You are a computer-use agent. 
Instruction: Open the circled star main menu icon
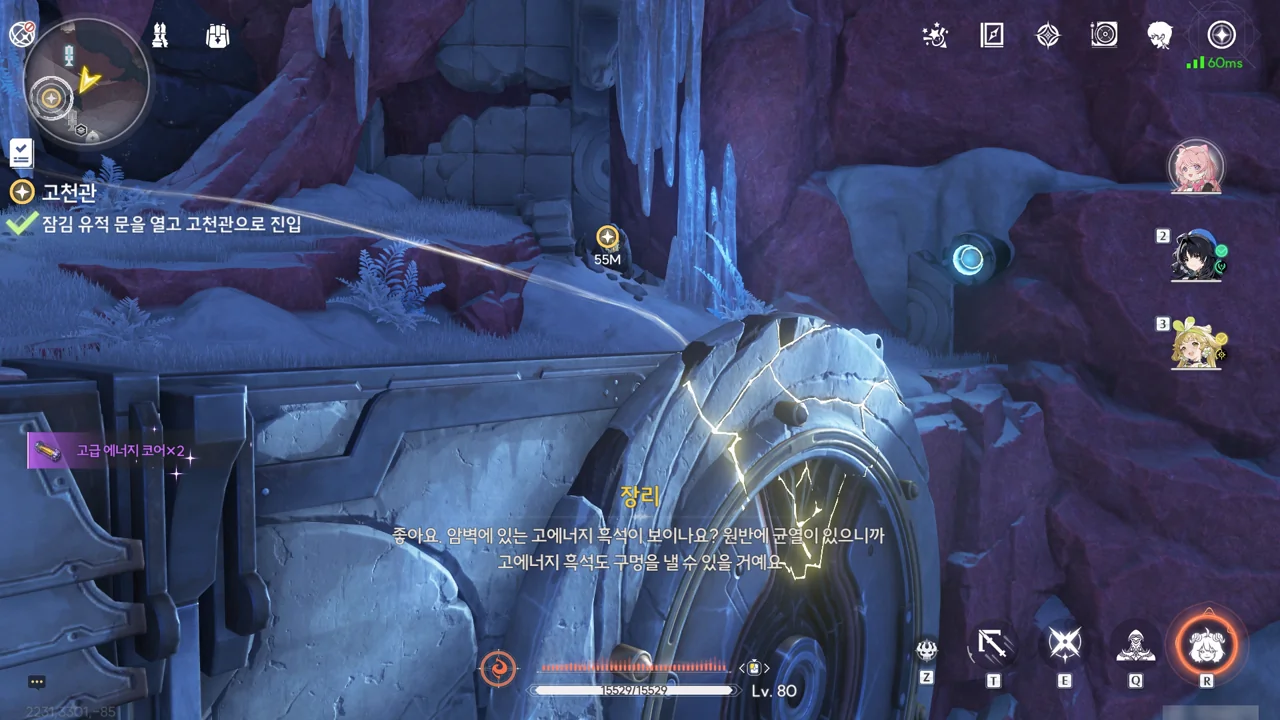(x=1220, y=36)
